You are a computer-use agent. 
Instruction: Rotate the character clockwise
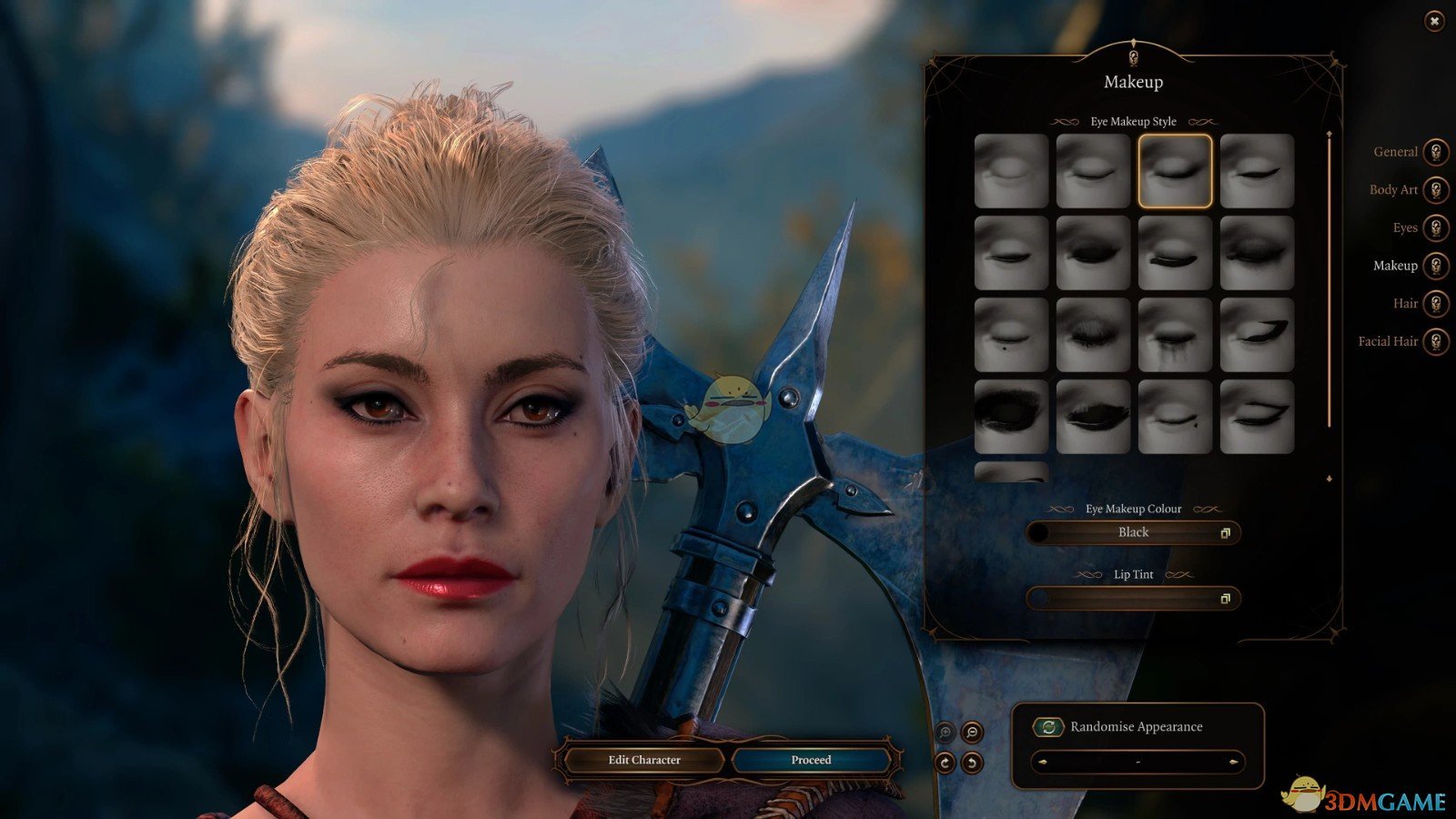pos(945,763)
